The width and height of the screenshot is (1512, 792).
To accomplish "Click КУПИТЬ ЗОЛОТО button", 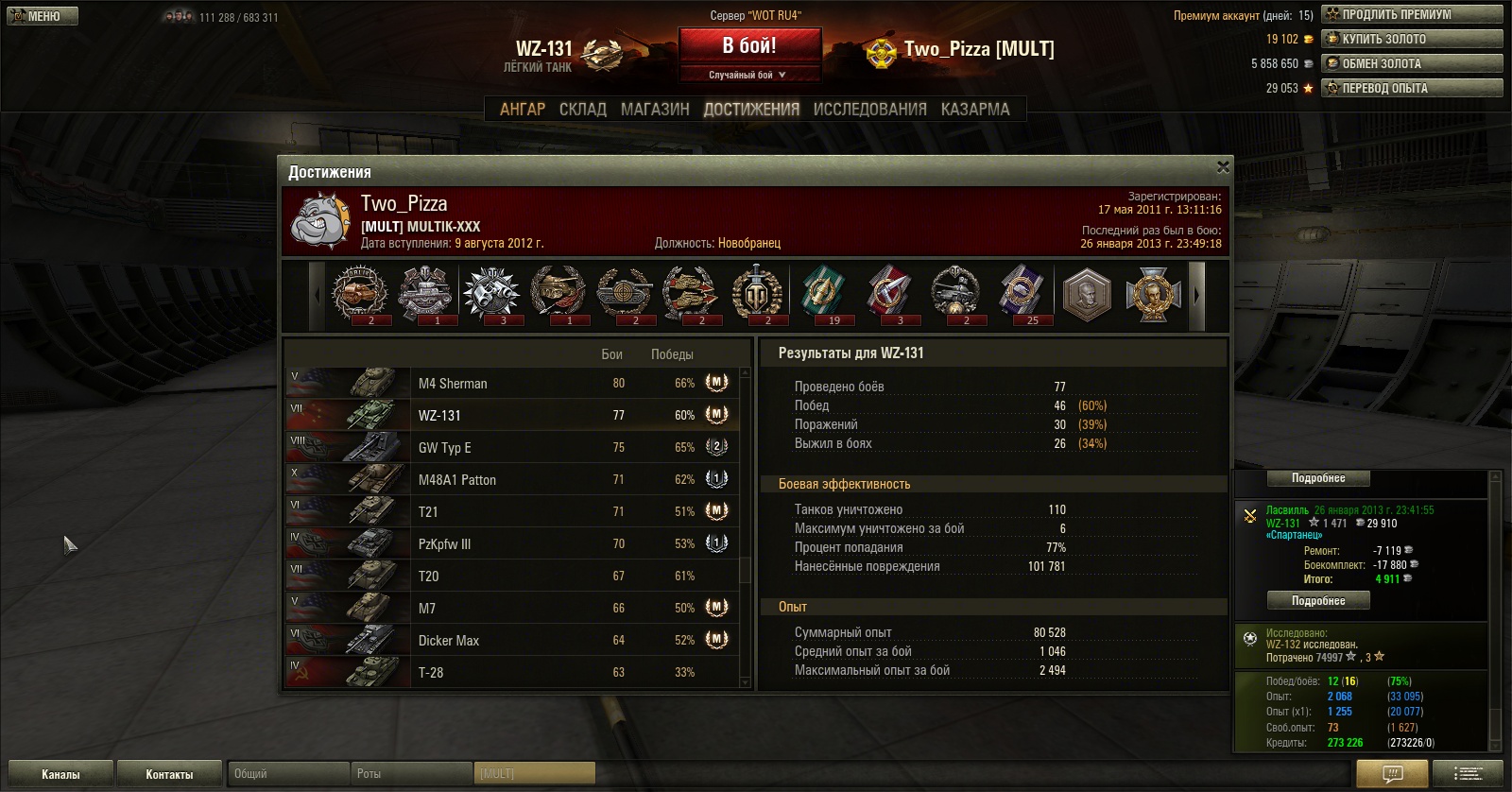I will 1411,39.
